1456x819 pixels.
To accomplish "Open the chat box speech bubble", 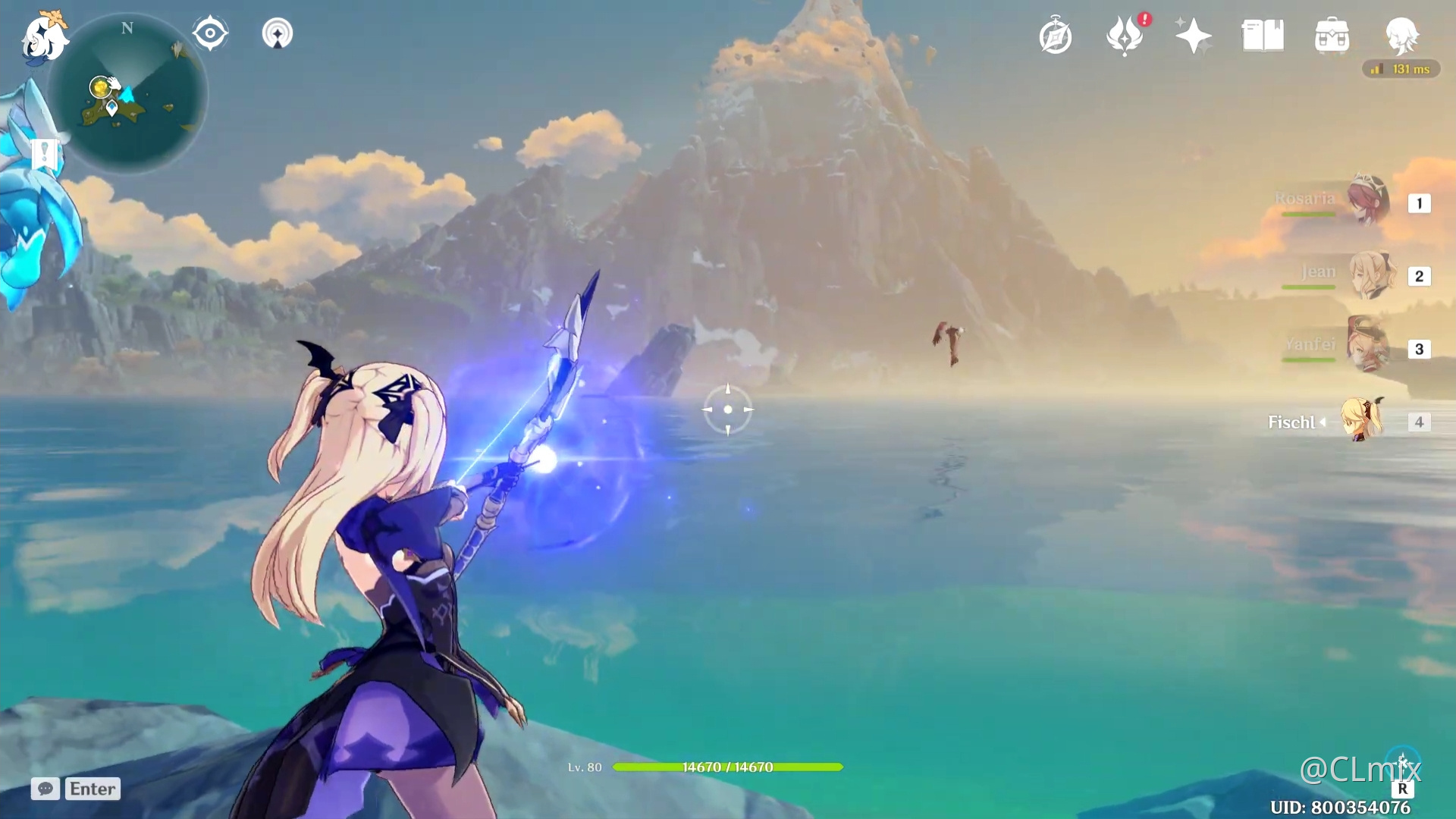I will (x=45, y=789).
